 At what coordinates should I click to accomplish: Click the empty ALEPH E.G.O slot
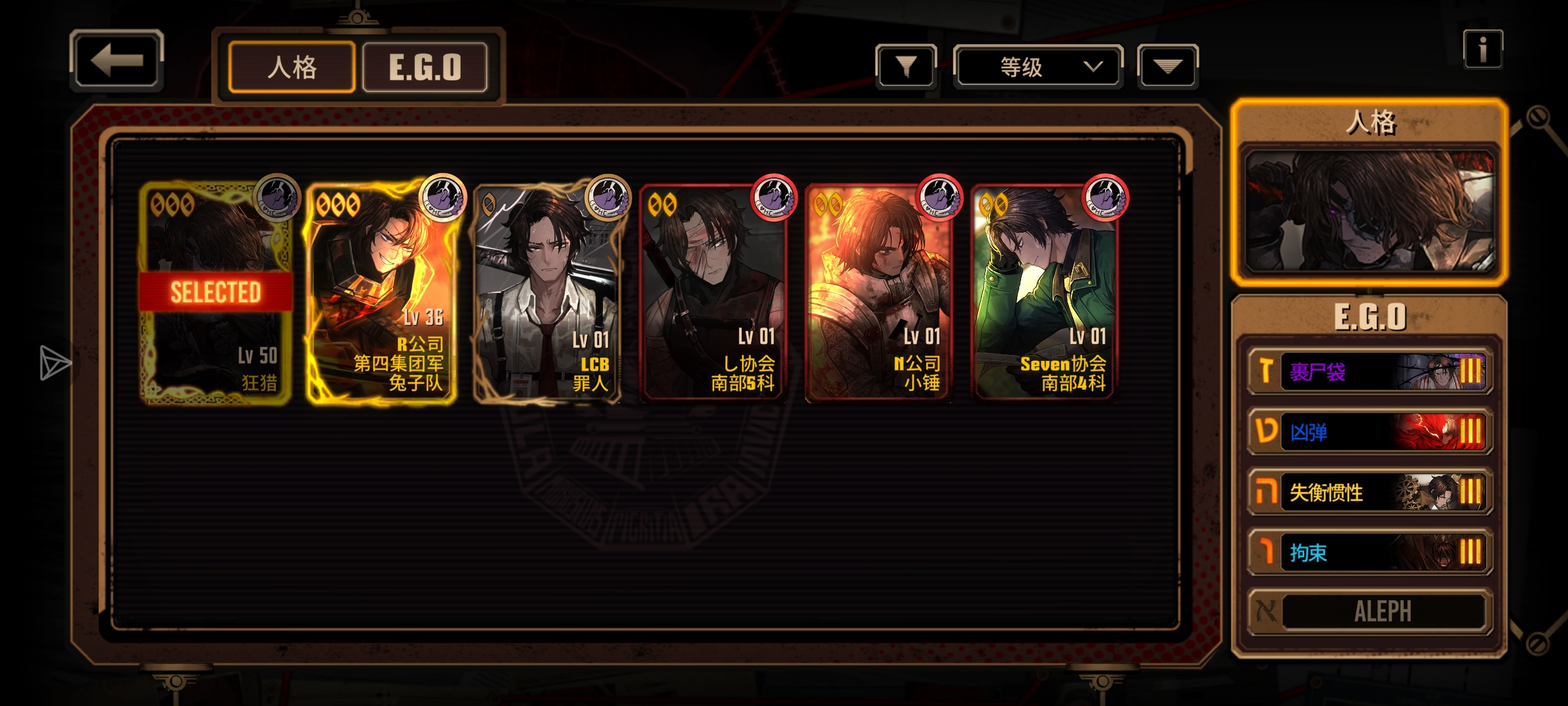tap(1370, 612)
